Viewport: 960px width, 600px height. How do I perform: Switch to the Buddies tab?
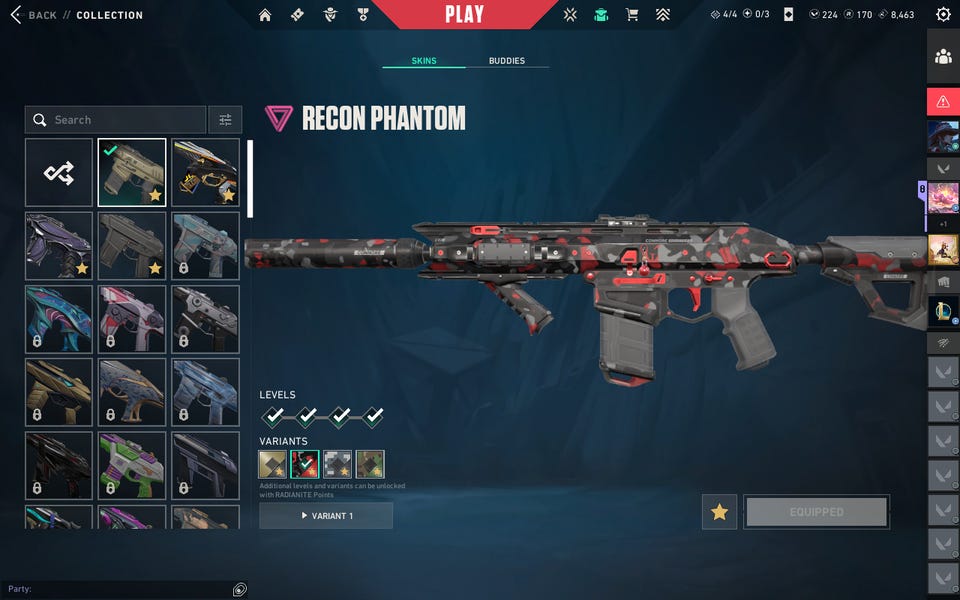[x=506, y=61]
